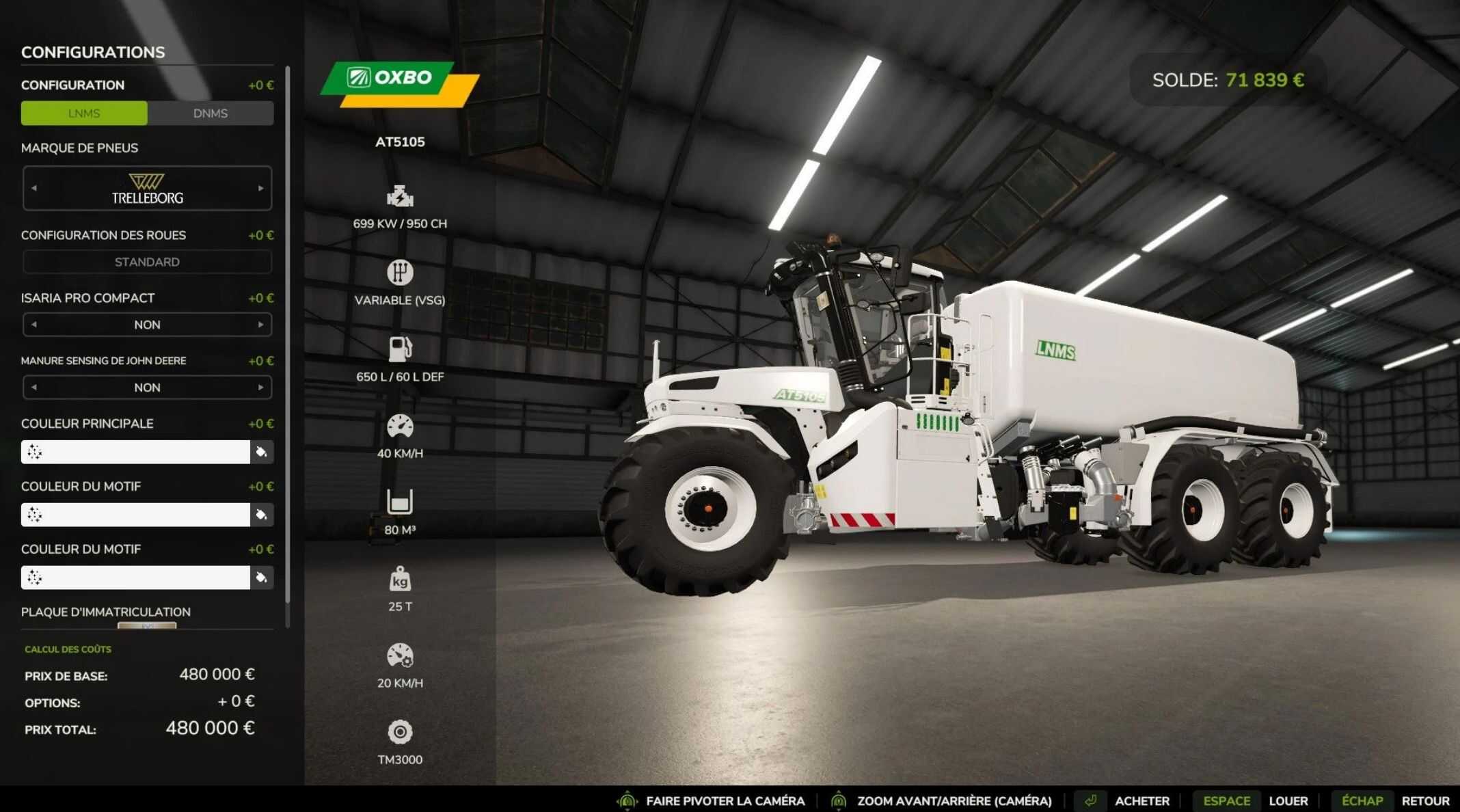The width and height of the screenshot is (1460, 812).
Task: Advance Isaria Pro Compact option right
Action: click(260, 325)
